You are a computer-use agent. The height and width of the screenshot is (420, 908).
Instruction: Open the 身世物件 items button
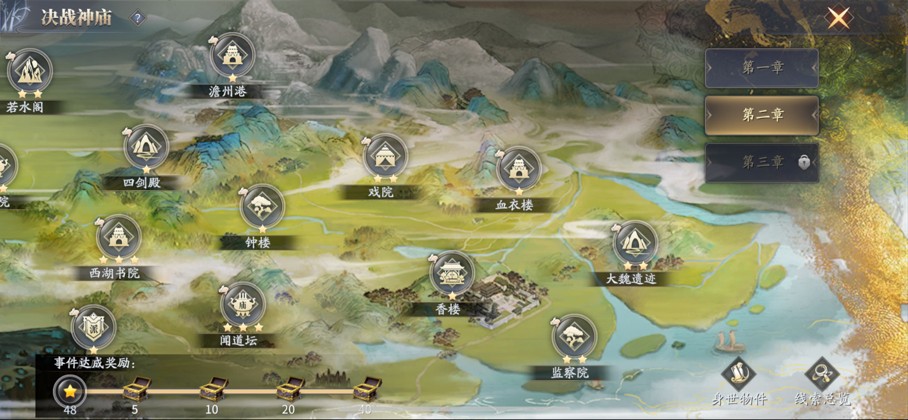[738, 373]
